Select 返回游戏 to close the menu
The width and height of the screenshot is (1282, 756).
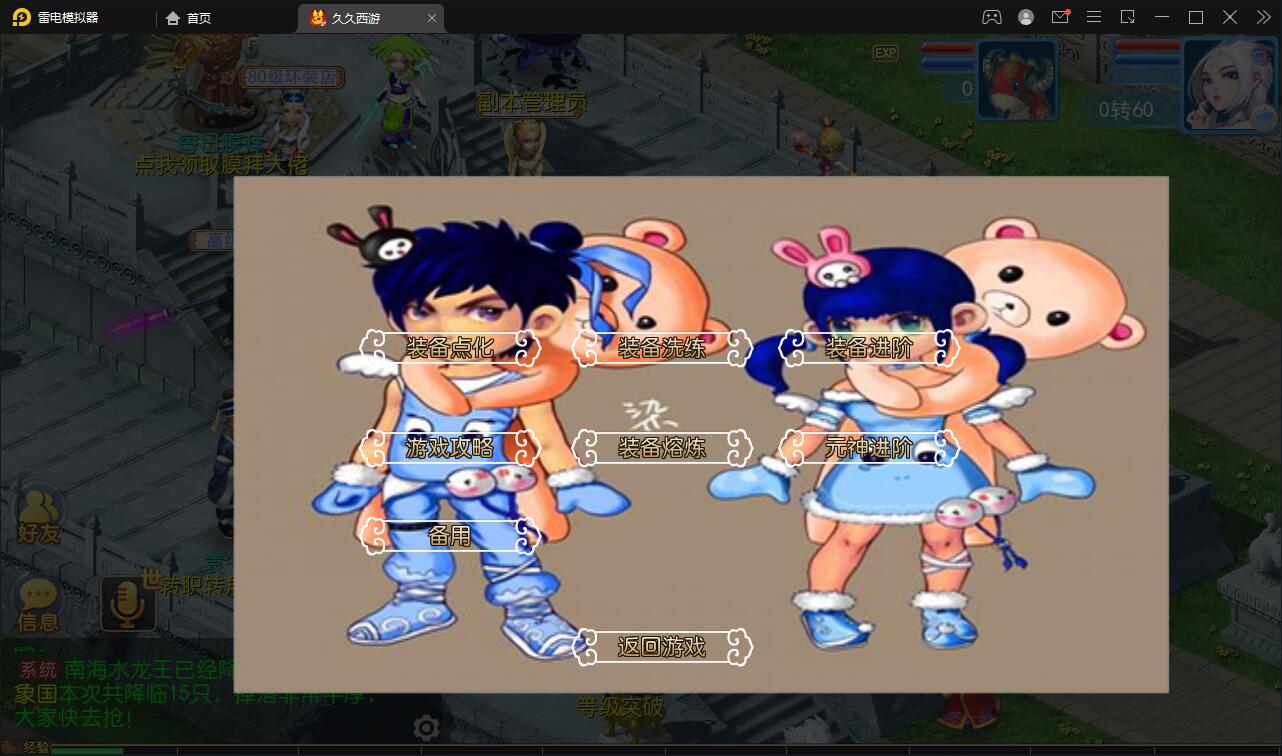point(663,647)
